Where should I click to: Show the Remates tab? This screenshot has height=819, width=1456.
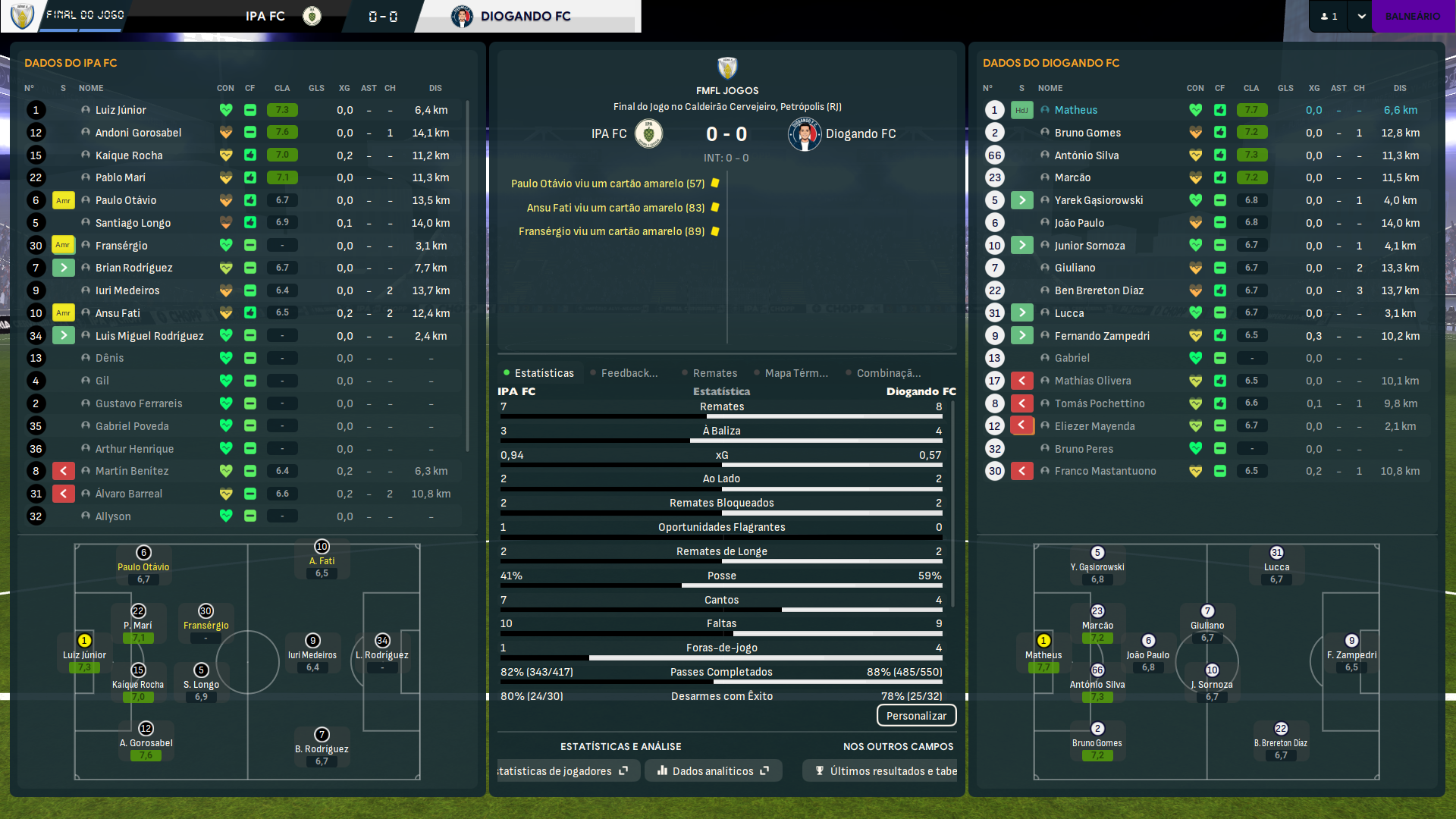click(714, 373)
